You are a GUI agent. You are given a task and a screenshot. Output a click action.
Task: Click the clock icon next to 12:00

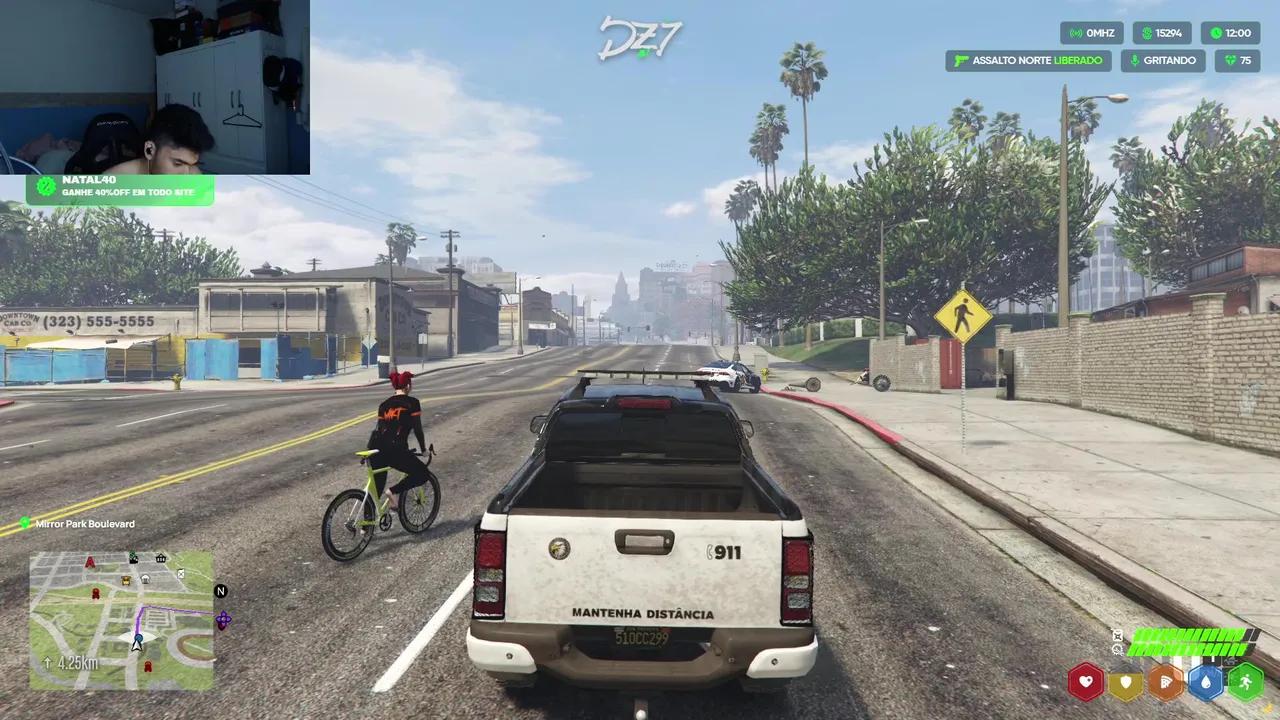(1215, 33)
